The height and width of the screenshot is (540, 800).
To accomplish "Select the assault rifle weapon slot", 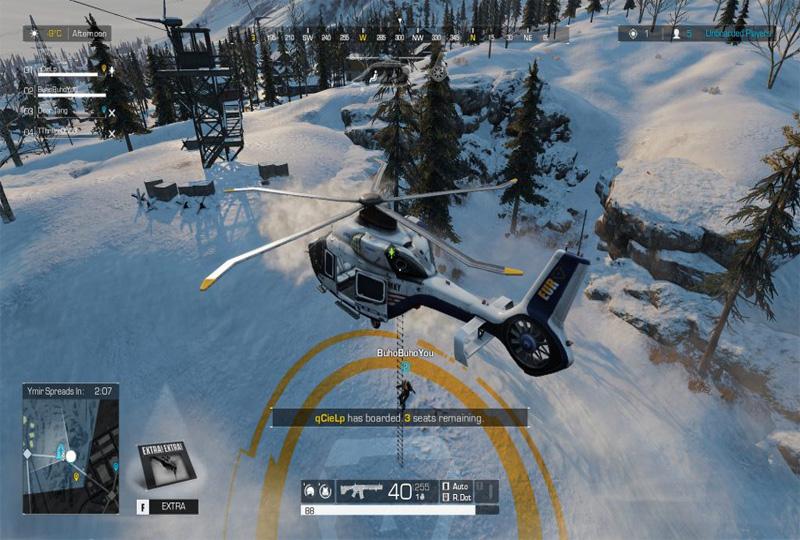I will (360, 491).
